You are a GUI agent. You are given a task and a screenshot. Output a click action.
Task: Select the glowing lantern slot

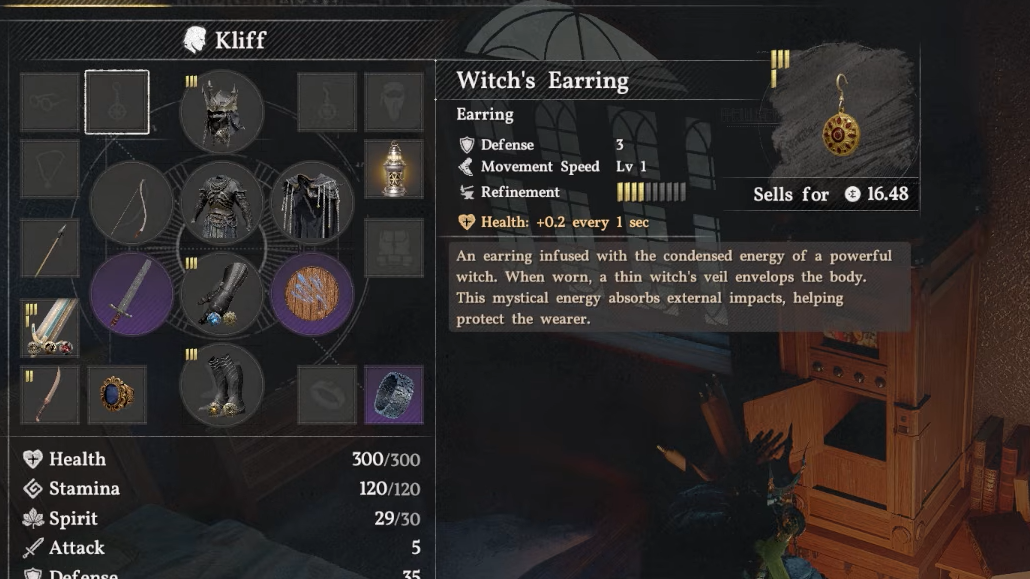(x=393, y=169)
